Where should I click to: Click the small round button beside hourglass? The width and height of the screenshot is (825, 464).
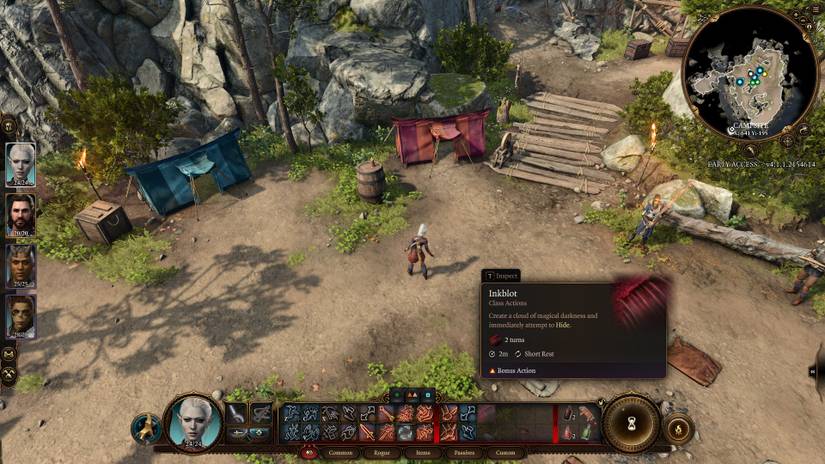point(677,428)
